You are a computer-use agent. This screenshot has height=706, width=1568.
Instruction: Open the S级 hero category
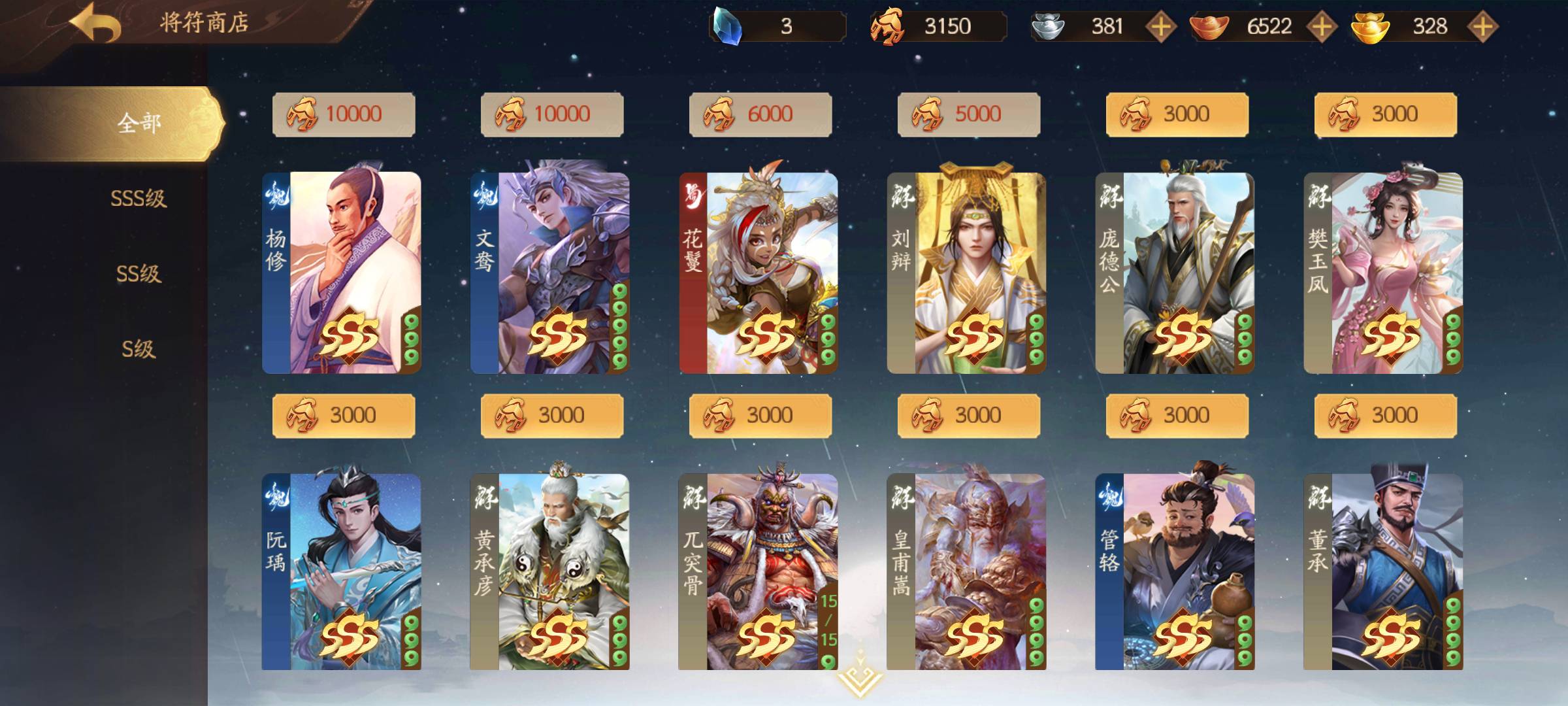tap(139, 349)
